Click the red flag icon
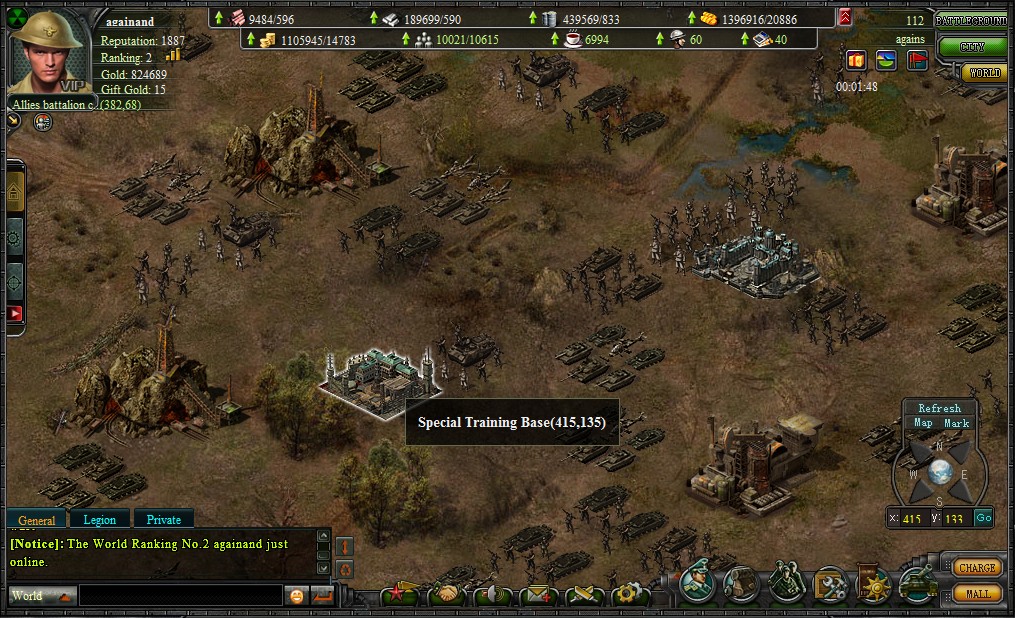 coord(917,60)
